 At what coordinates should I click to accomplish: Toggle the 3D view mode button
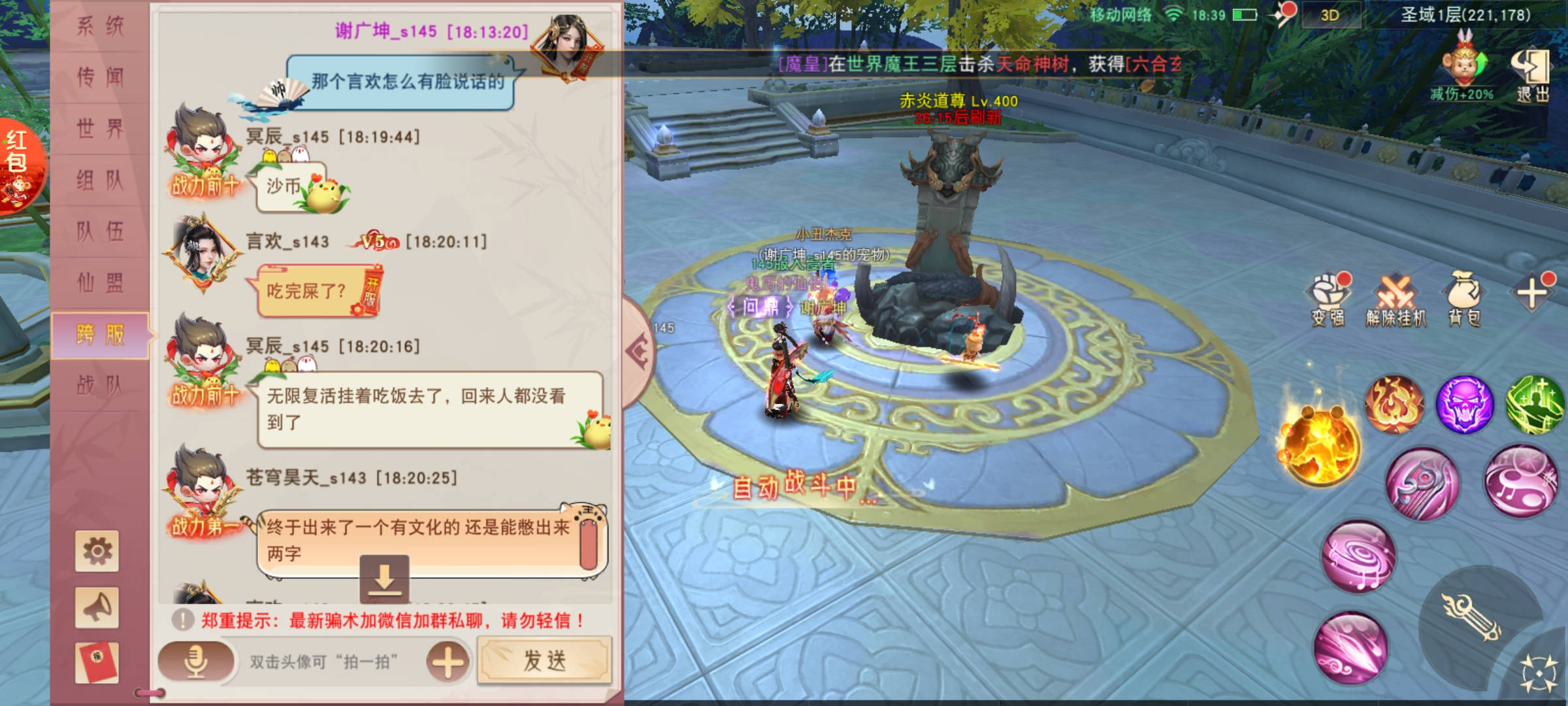click(1330, 16)
